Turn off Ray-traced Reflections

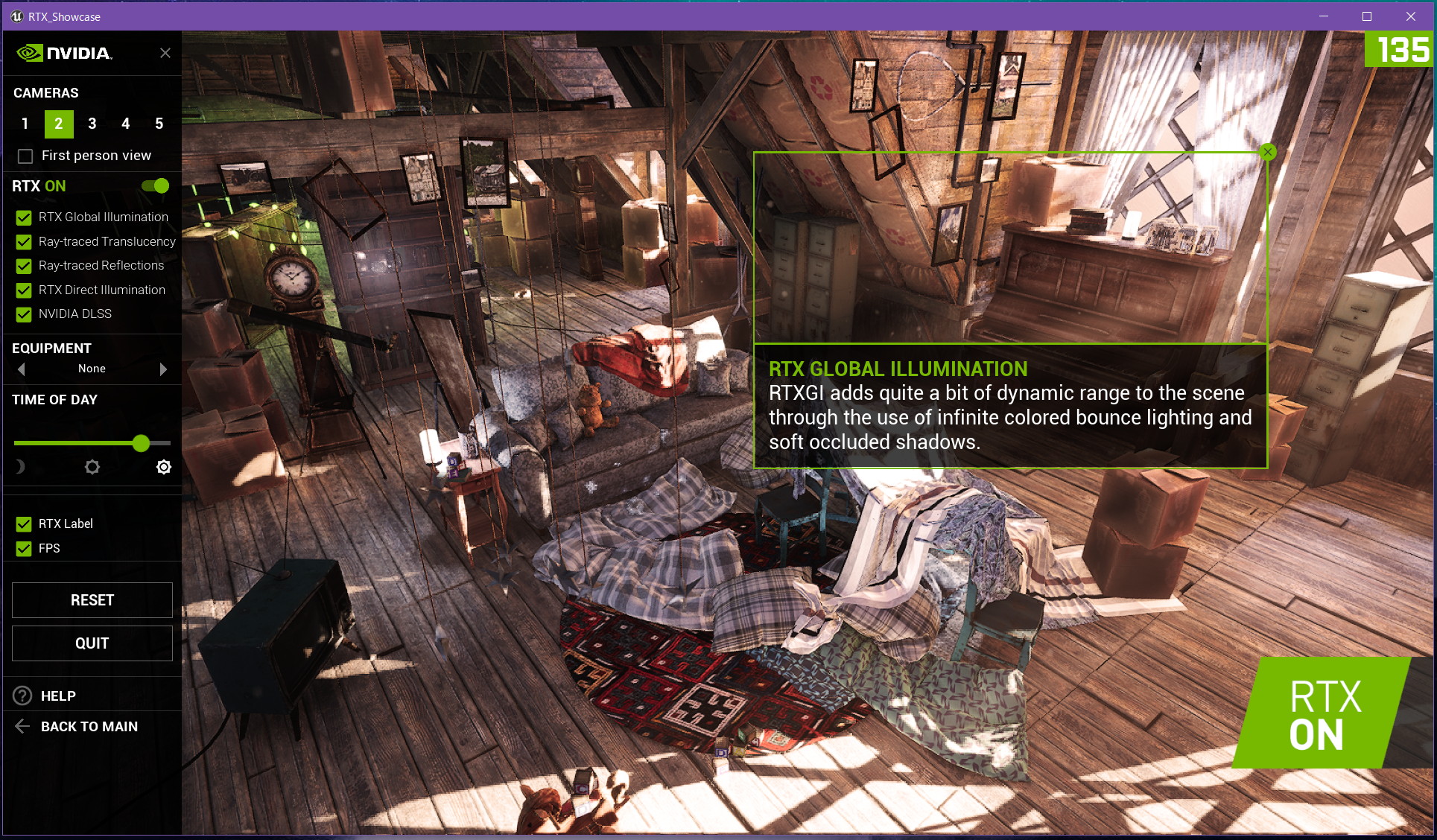[24, 266]
